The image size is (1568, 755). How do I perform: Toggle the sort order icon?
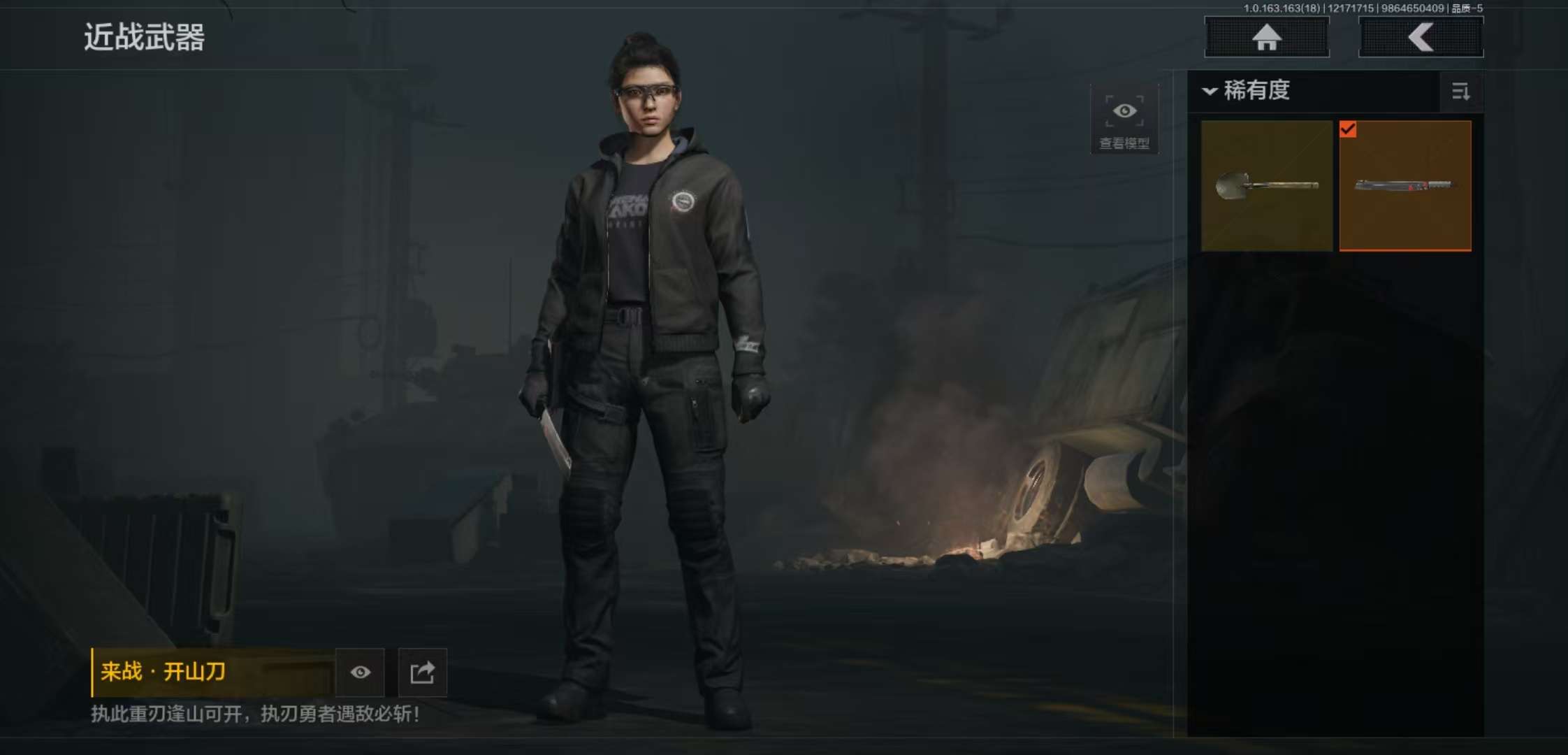1460,92
